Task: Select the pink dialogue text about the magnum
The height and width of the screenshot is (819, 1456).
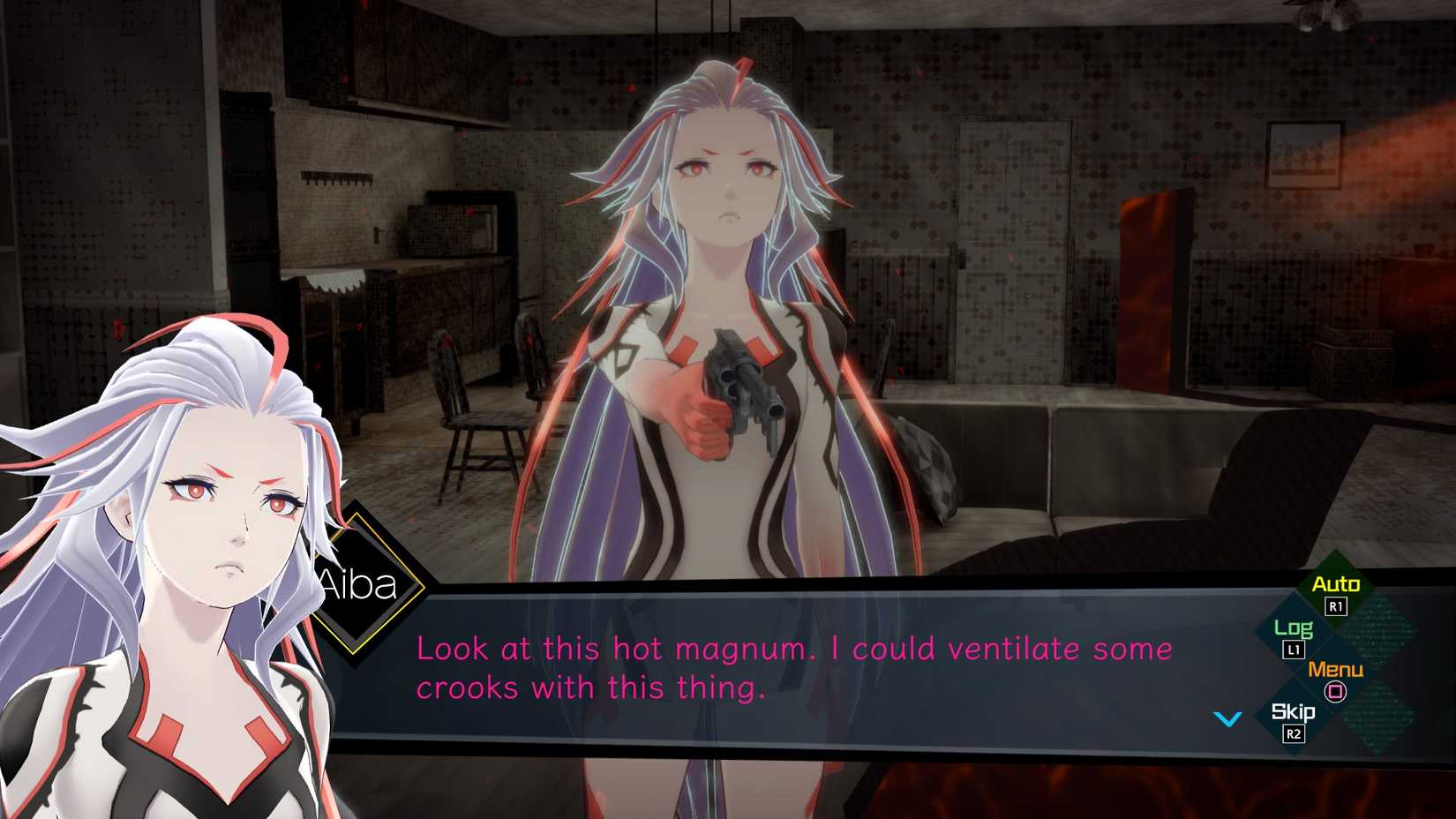Action: pos(792,666)
